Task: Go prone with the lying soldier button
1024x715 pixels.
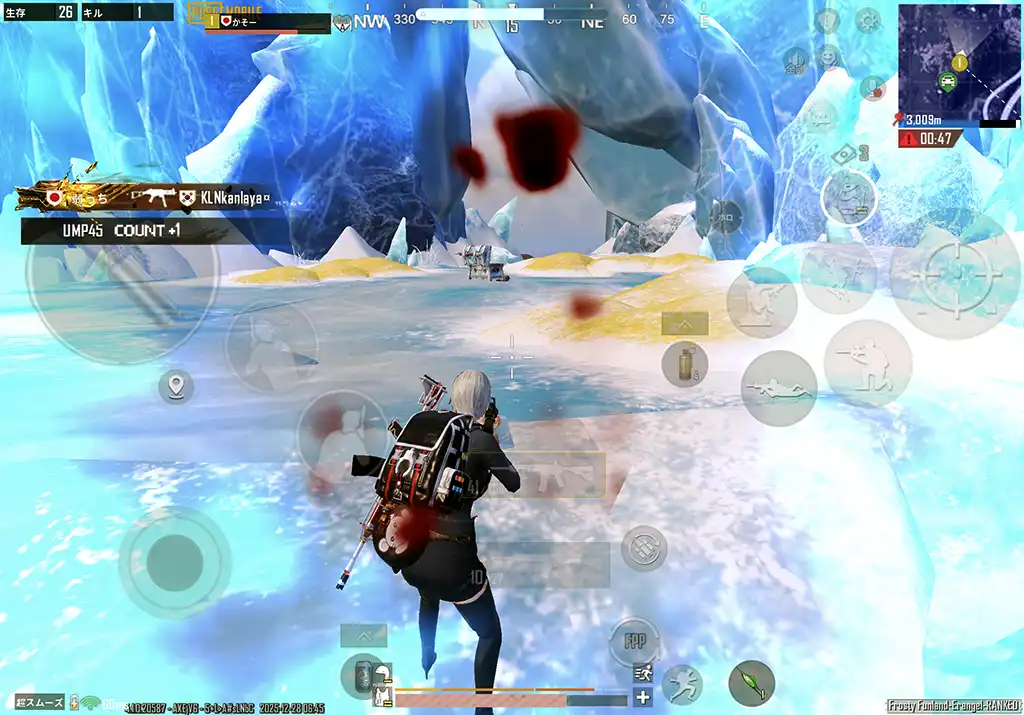Action: (778, 389)
